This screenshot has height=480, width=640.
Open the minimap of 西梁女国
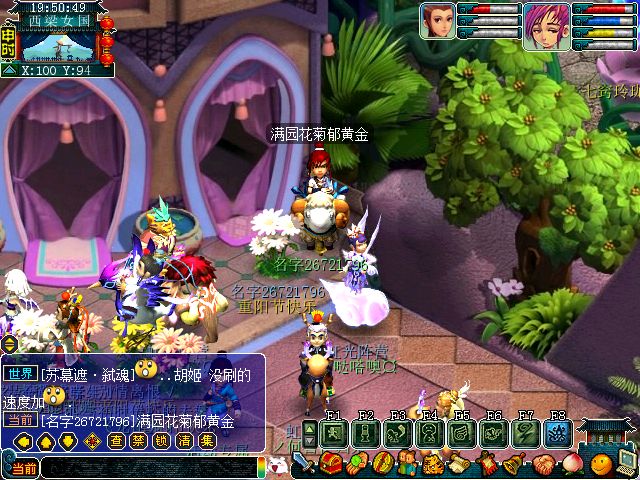60,46
